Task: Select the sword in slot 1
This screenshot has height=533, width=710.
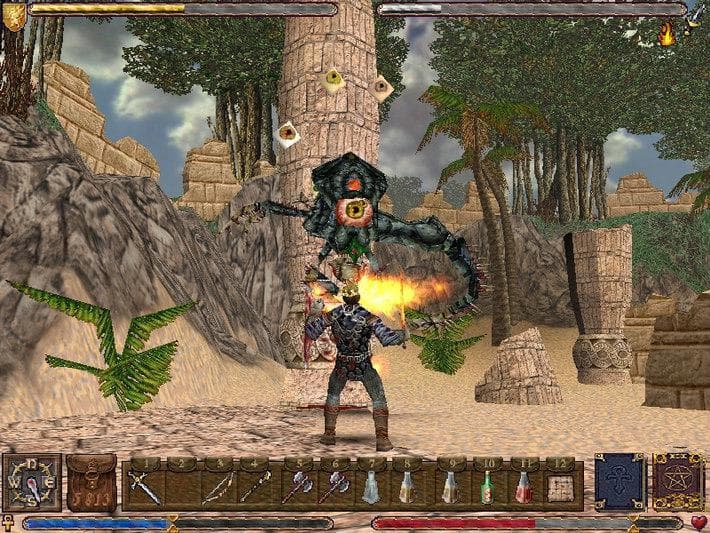Action: (145, 487)
